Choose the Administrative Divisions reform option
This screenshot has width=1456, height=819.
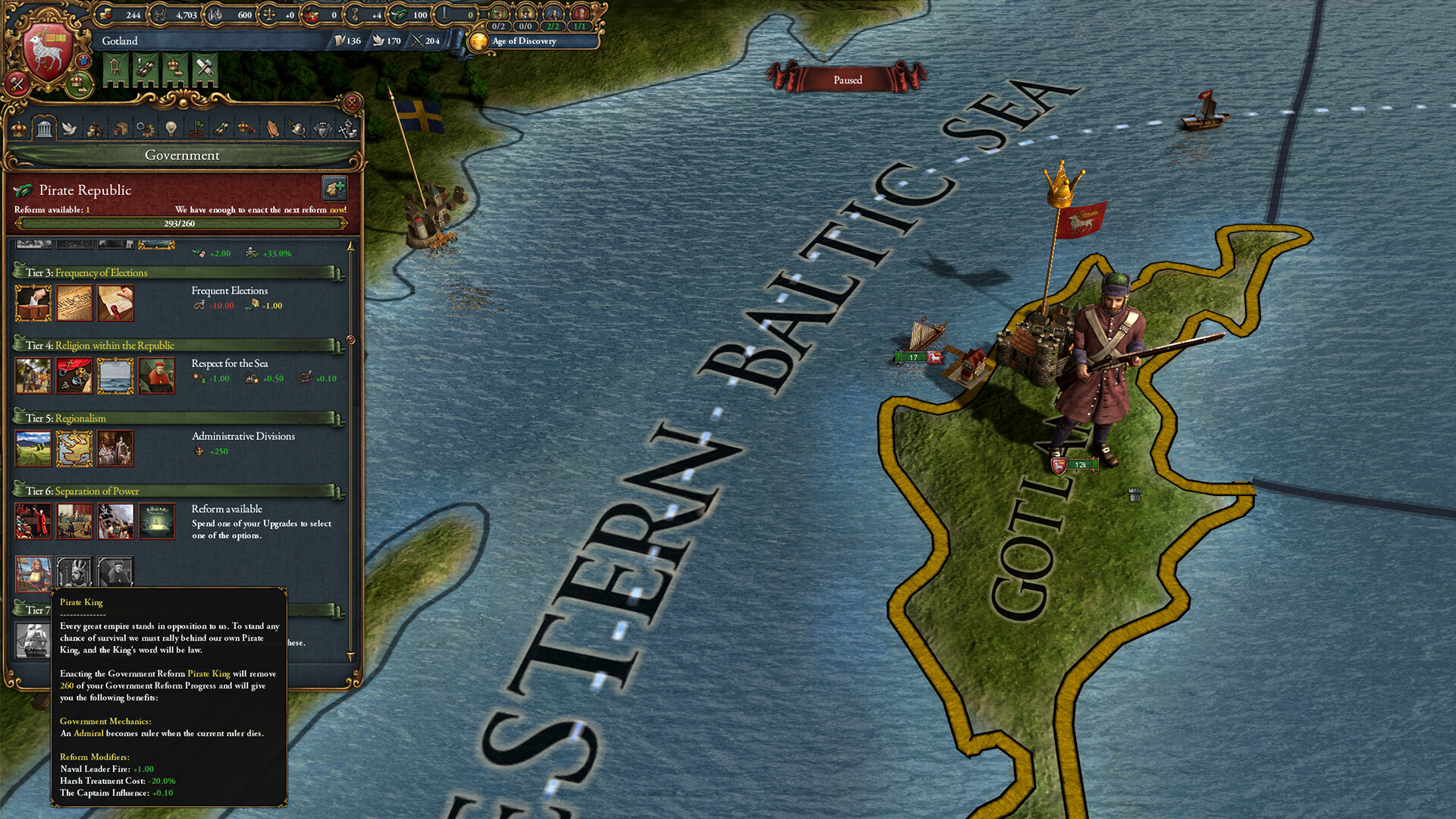point(74,448)
